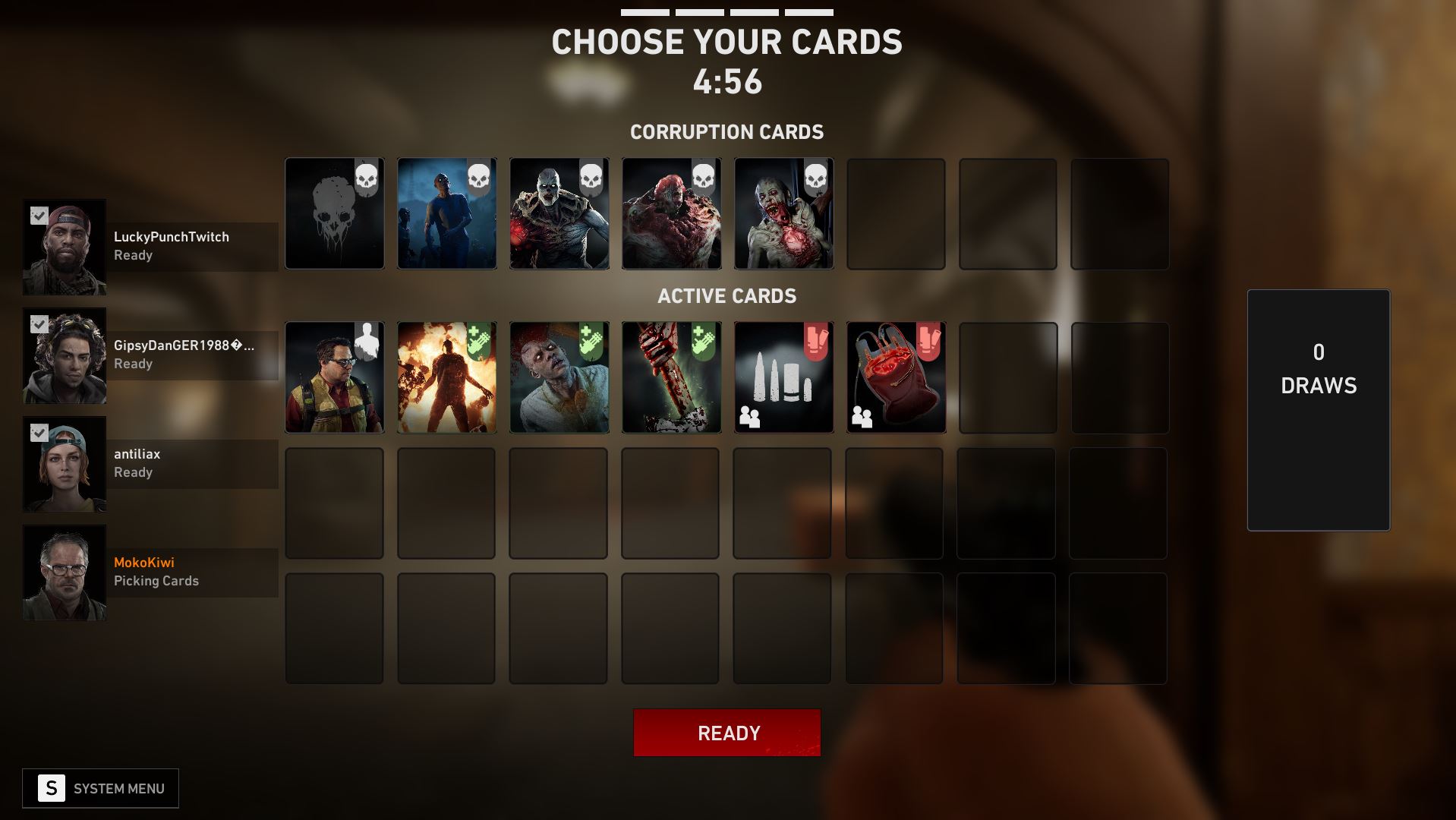Click GipsyDanGER1988 player entry
Image resolution: width=1456 pixels, height=820 pixels.
[182, 355]
